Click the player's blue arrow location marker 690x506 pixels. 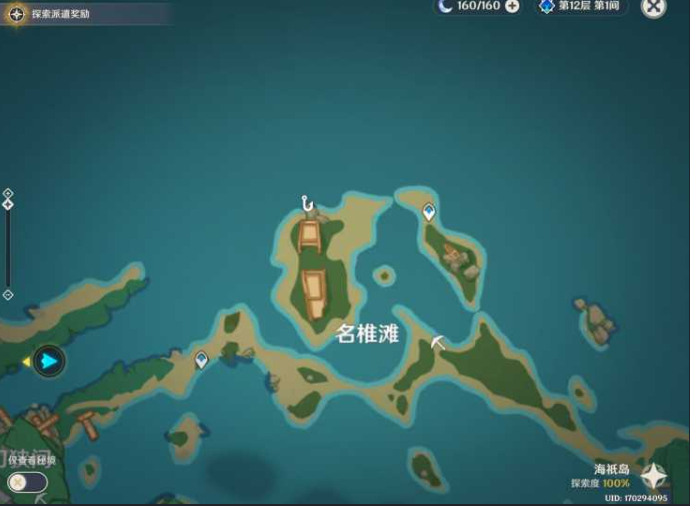[x=48, y=361]
